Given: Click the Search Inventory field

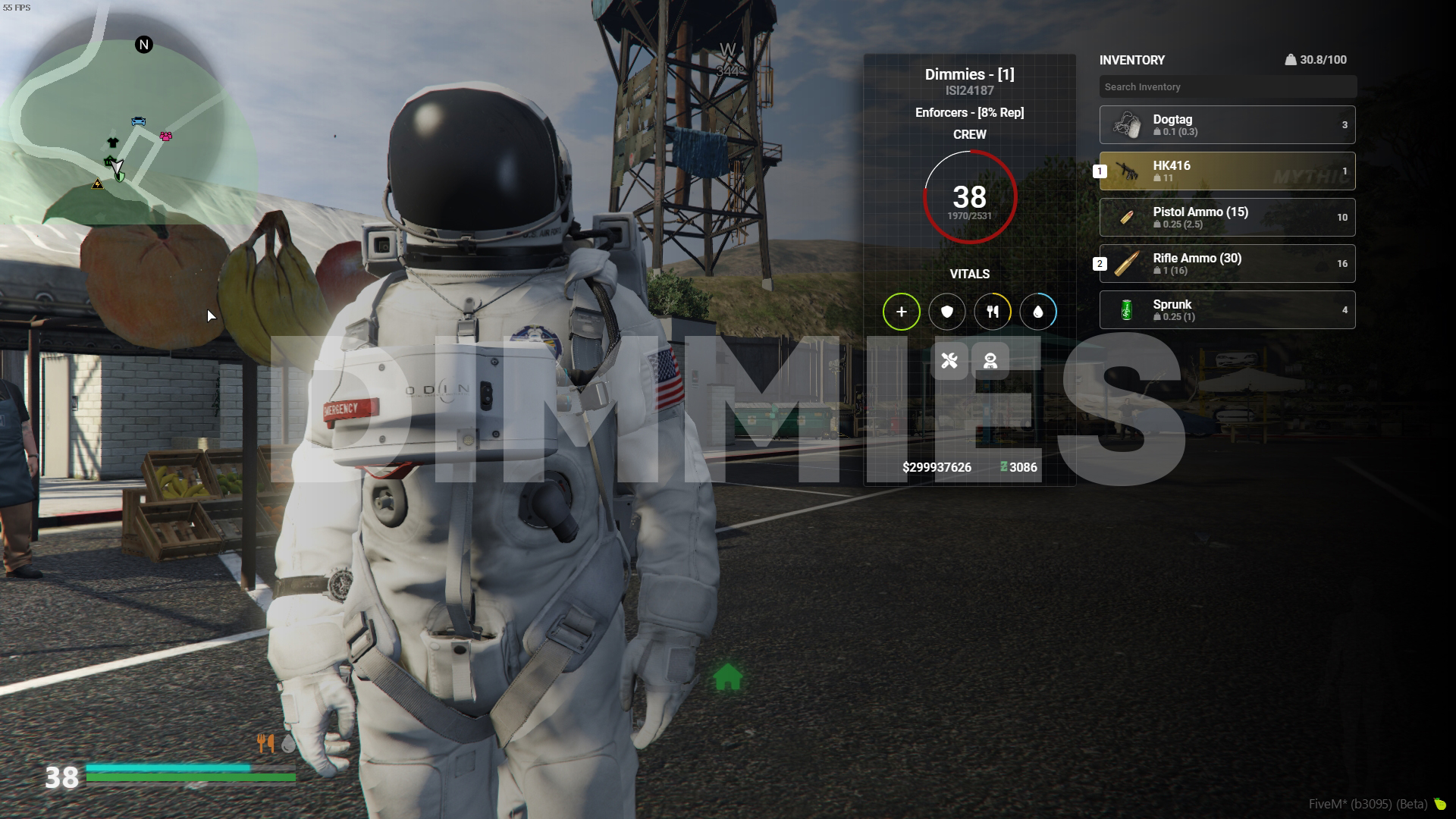Looking at the screenshot, I should coord(1227,87).
